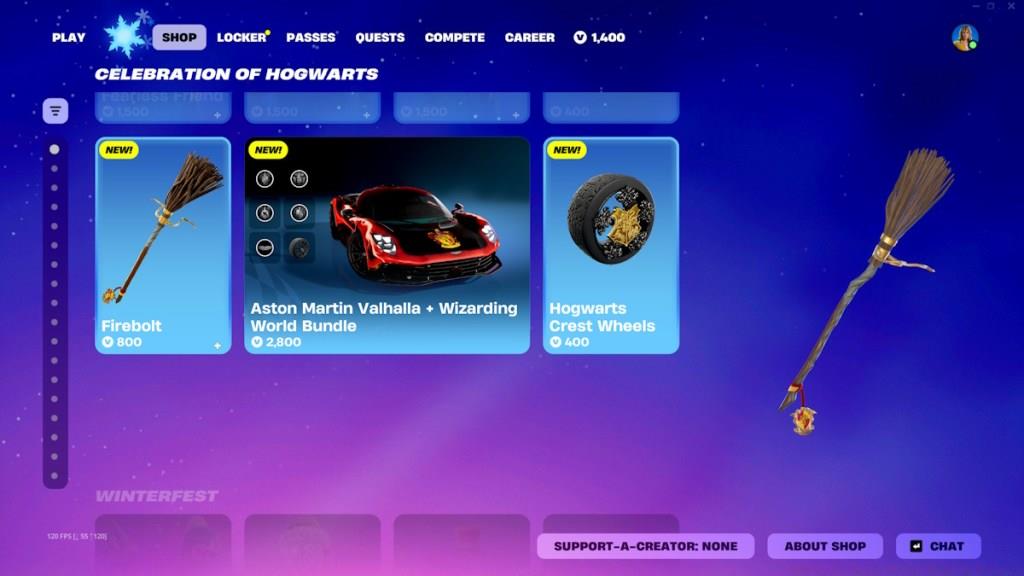The width and height of the screenshot is (1024, 576).
Task: Switch to the Compete tab
Action: point(454,38)
